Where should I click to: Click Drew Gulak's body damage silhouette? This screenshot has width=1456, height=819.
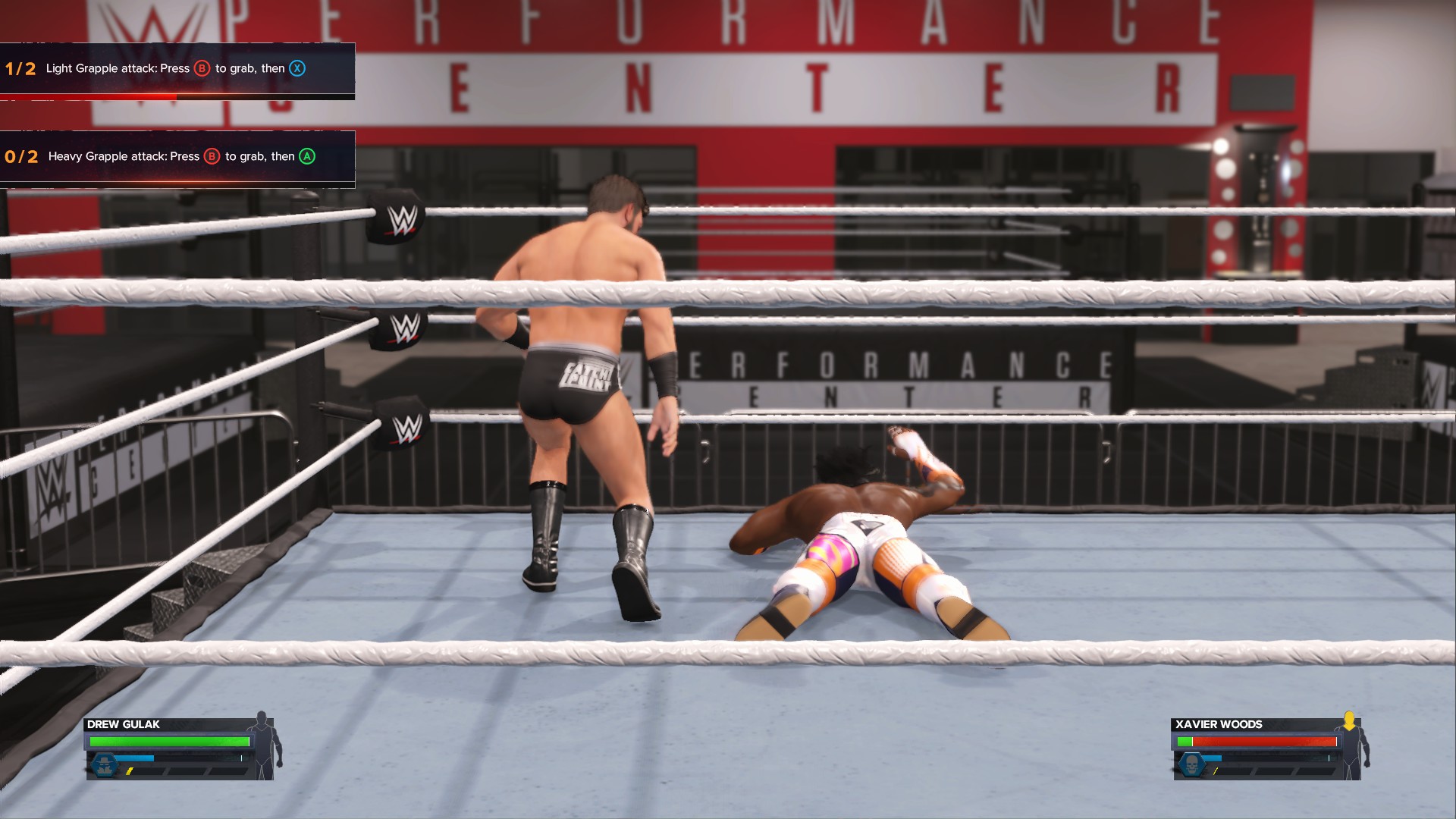coord(265,745)
